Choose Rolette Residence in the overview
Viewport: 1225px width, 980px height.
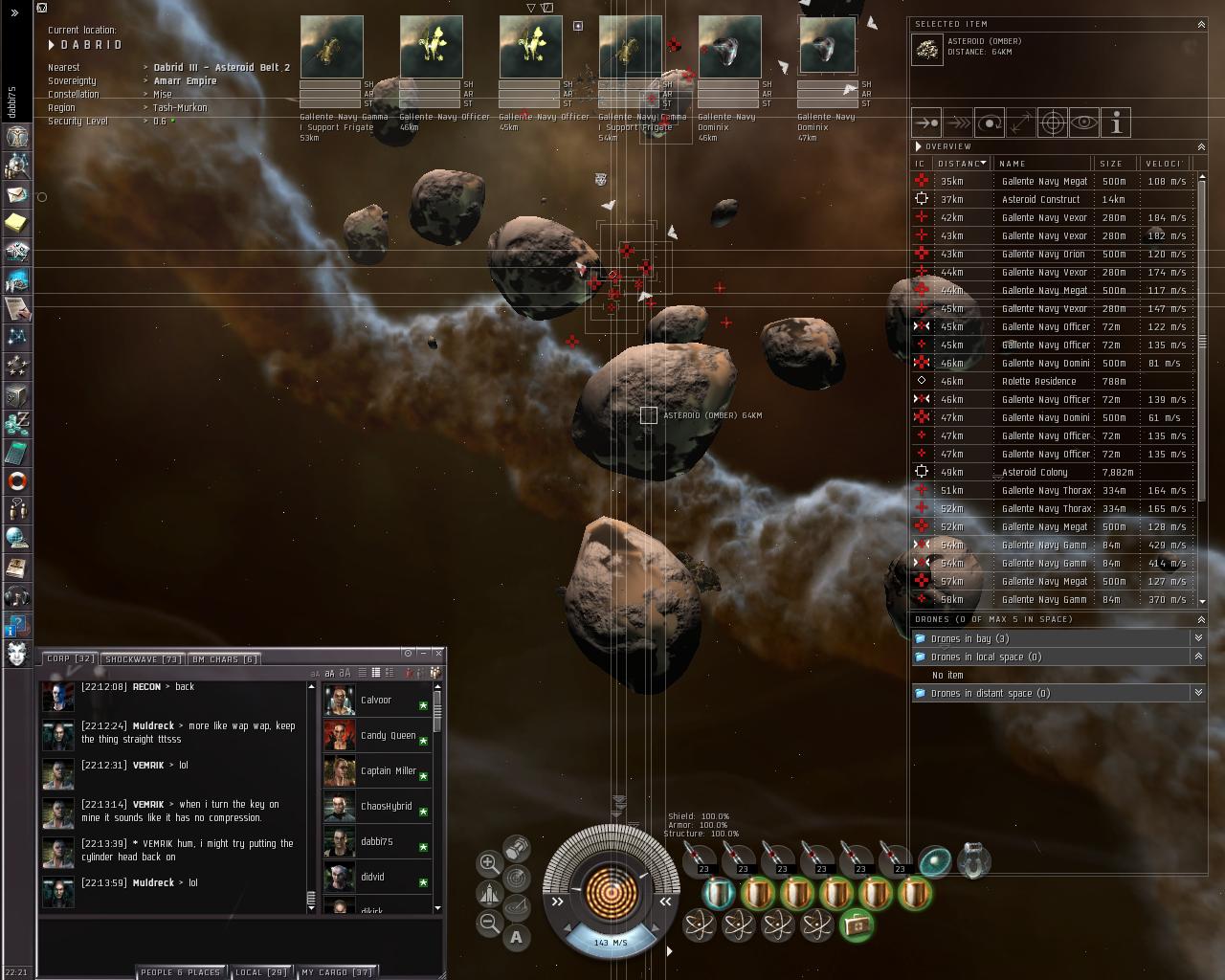pyautogui.click(x=1038, y=381)
